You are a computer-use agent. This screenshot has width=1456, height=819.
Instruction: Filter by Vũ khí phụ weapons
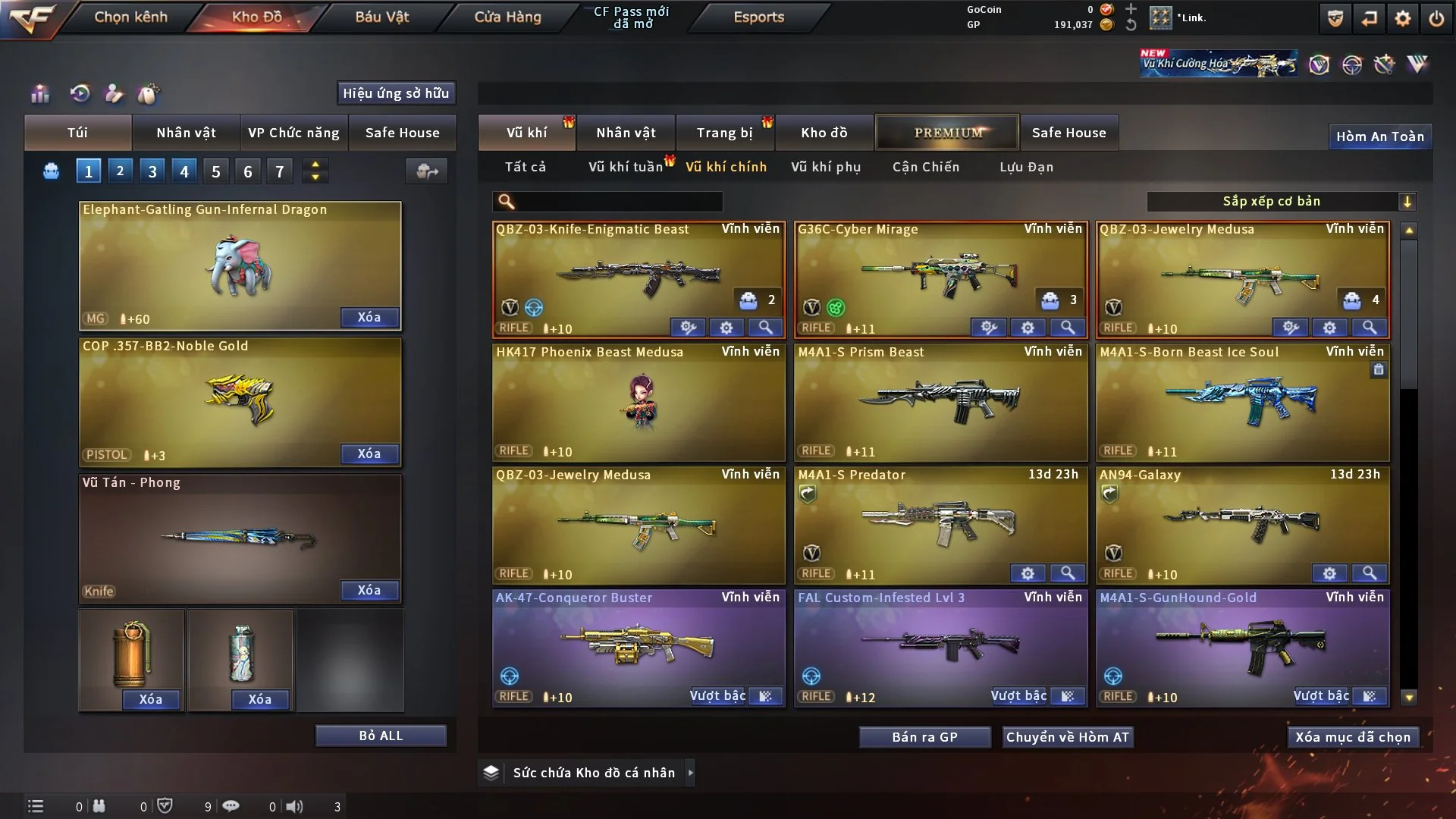825,167
